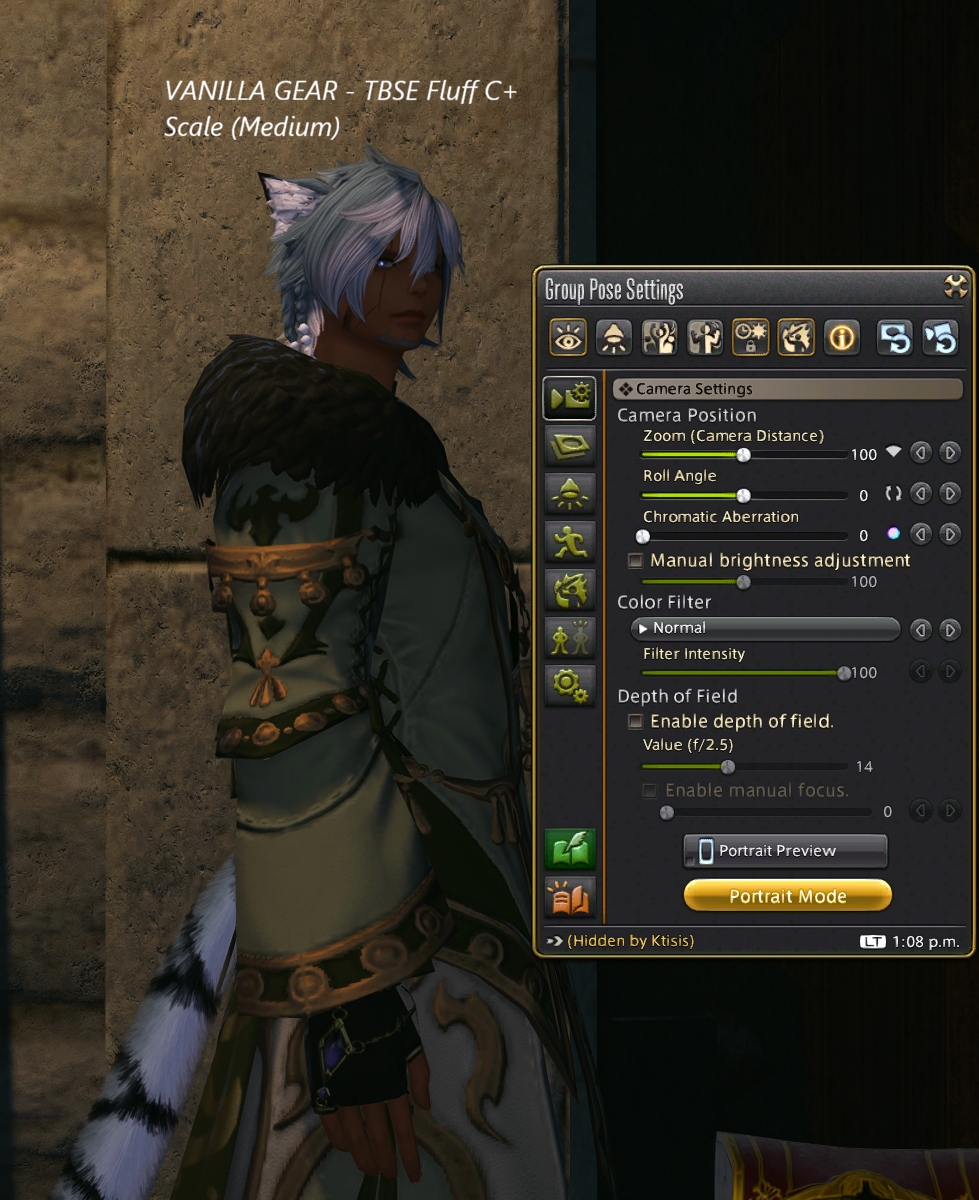Adjust the depth of field Value slider
979x1200 pixels.
click(728, 767)
